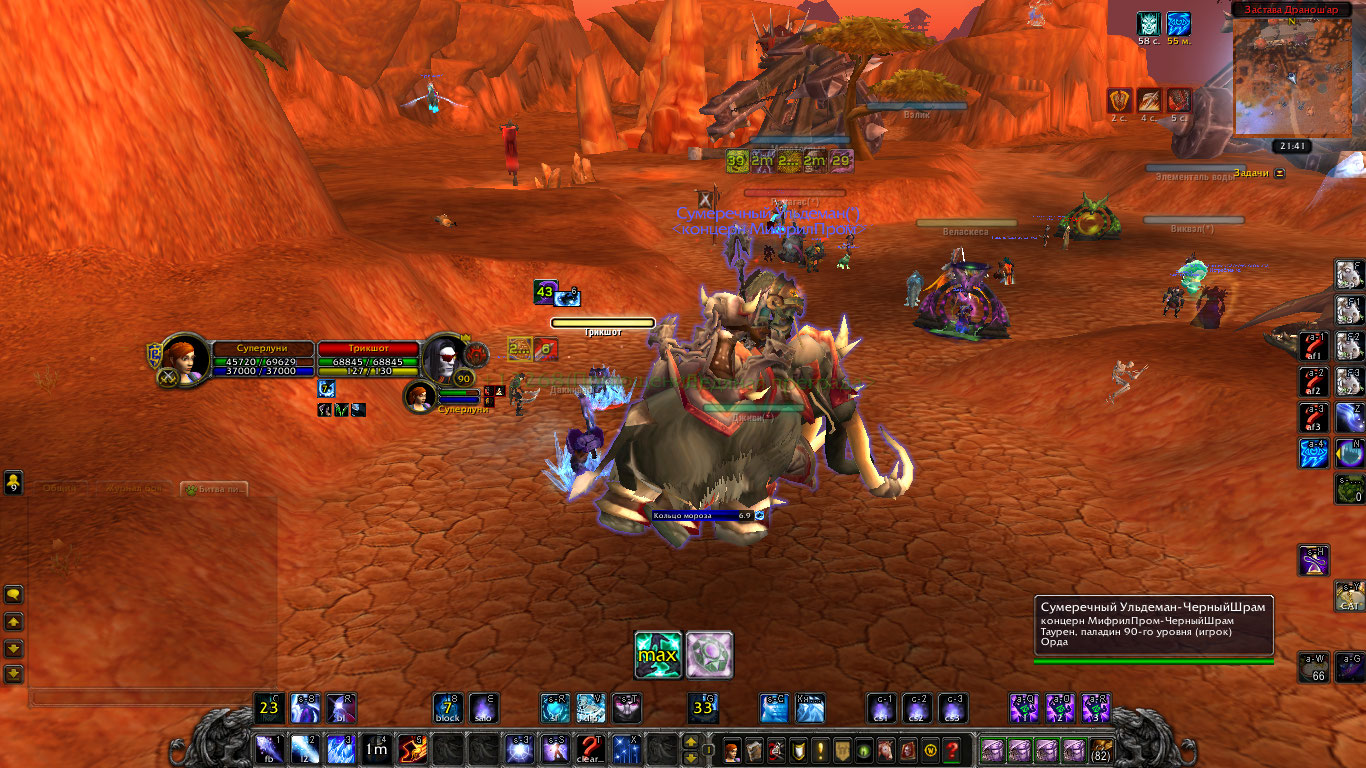The height and width of the screenshot is (768, 1366).
Task: Open the backpack showing 82 free slots
Action: click(1102, 750)
